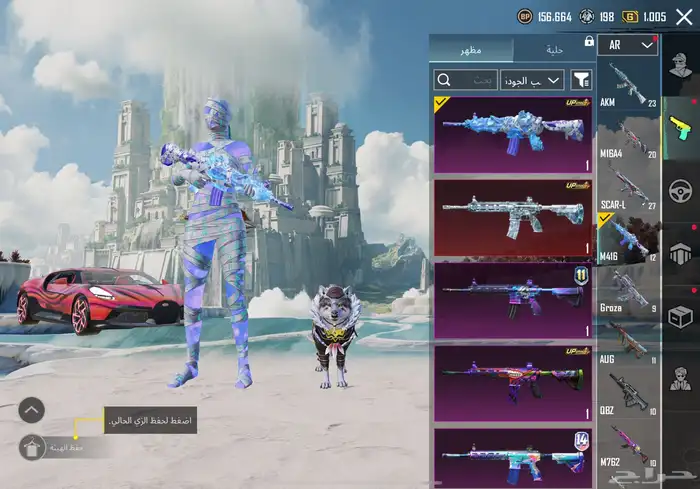Select the AKM weapon in the list
This screenshot has height=489, width=700.
[x=628, y=88]
